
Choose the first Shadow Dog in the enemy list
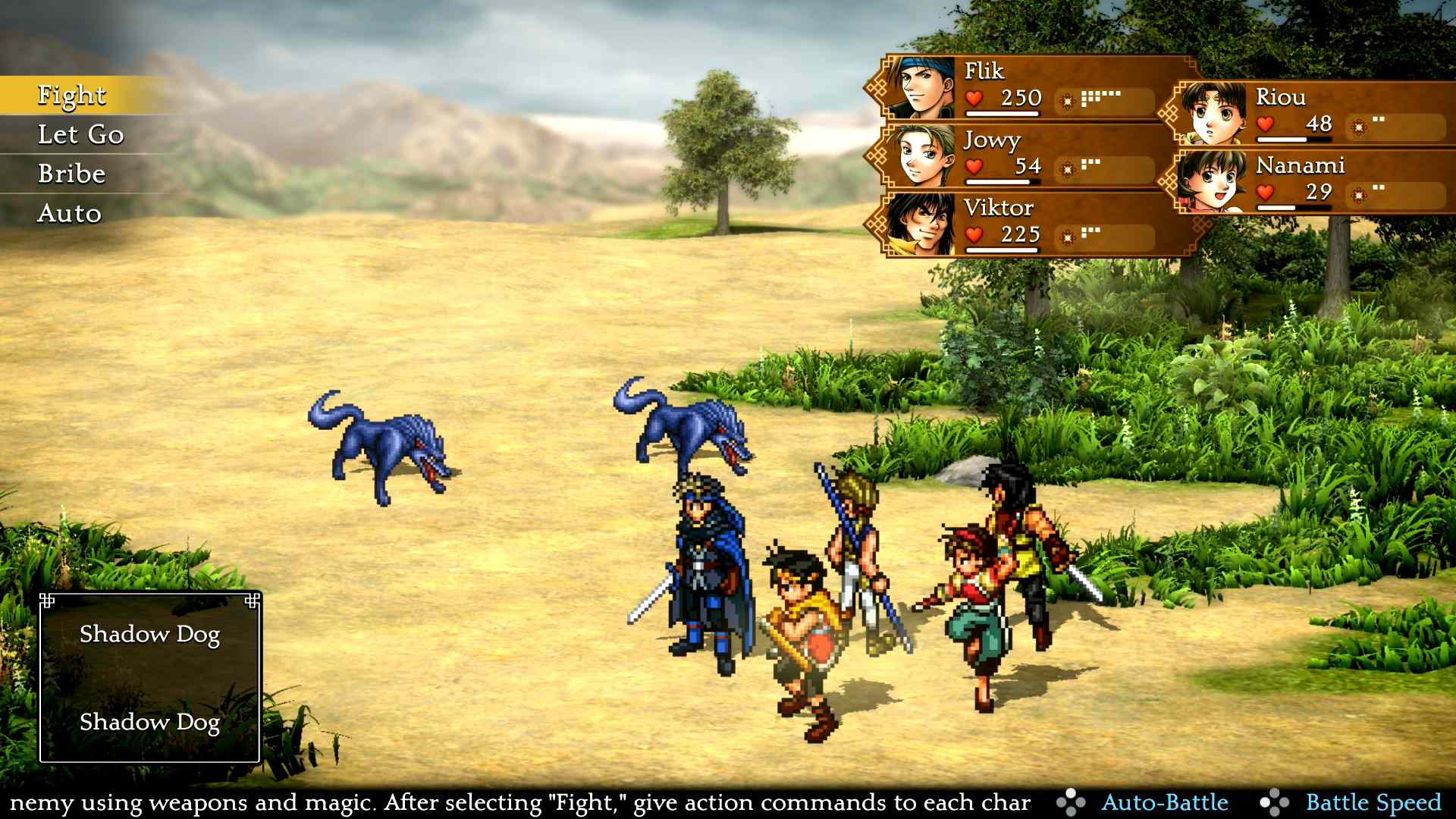150,634
